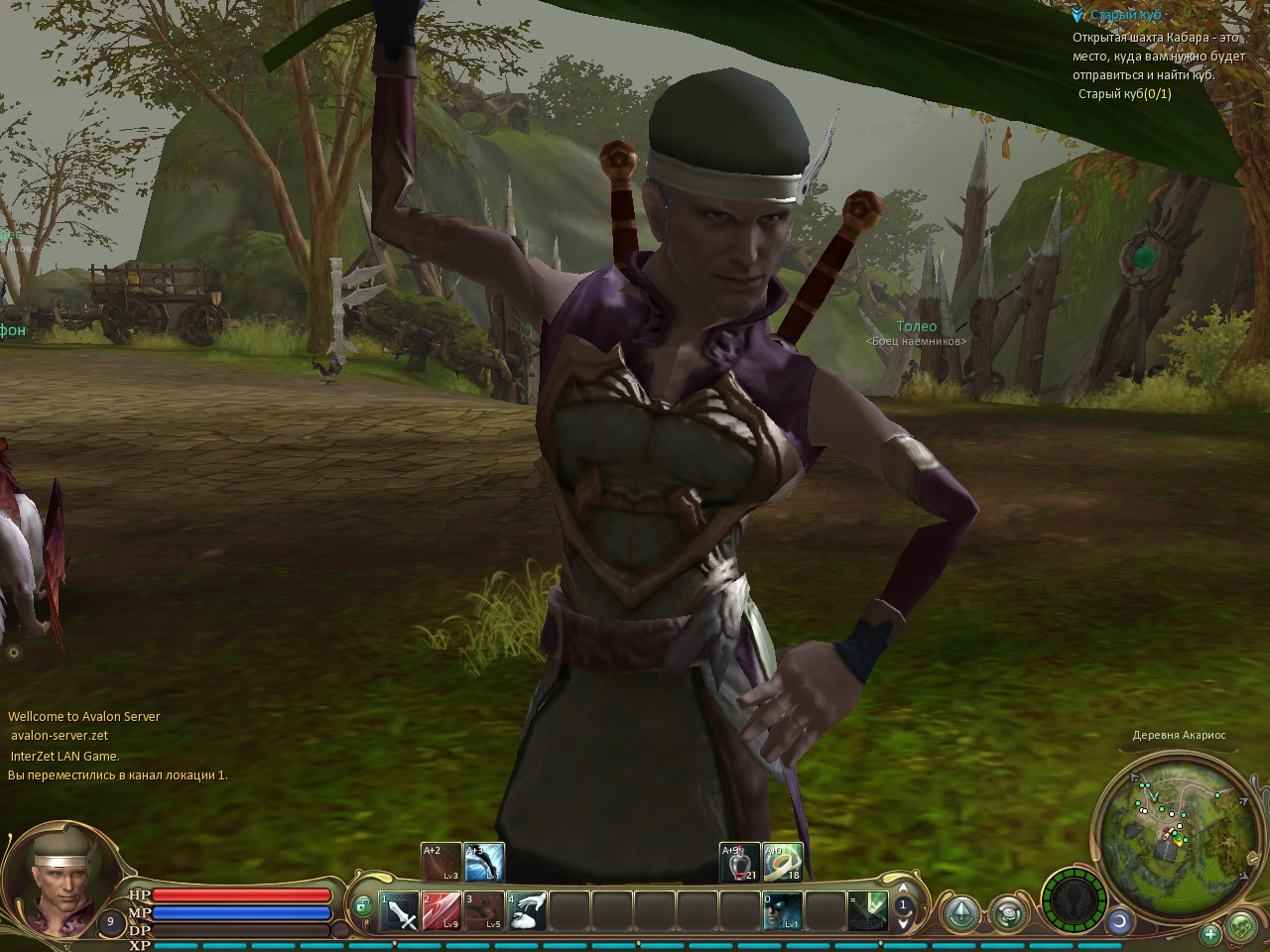Image resolution: width=1270 pixels, height=952 pixels.
Task: Activate the blue crescent slash skill
Action: point(484,863)
